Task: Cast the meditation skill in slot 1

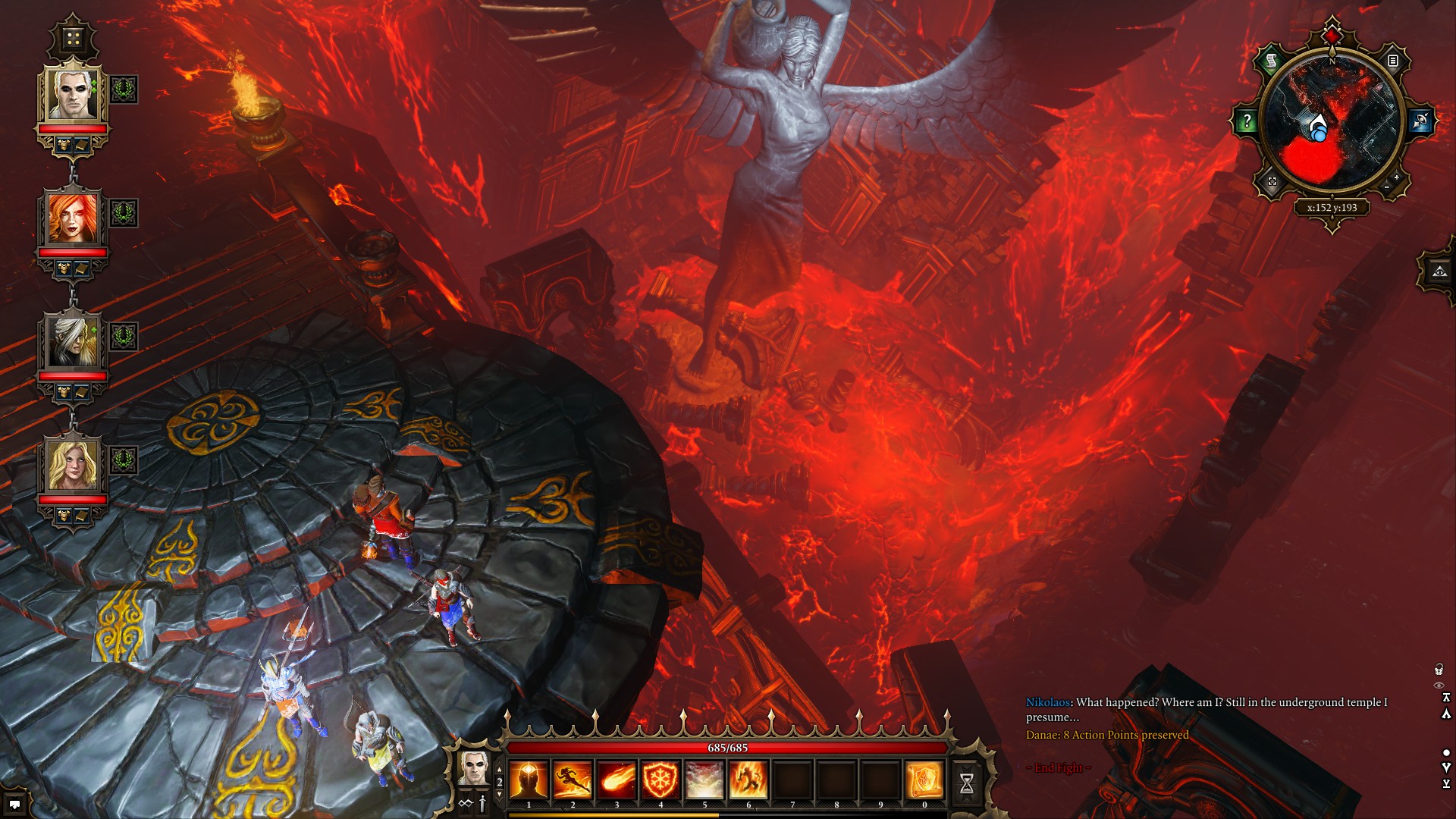Action: coord(529,781)
